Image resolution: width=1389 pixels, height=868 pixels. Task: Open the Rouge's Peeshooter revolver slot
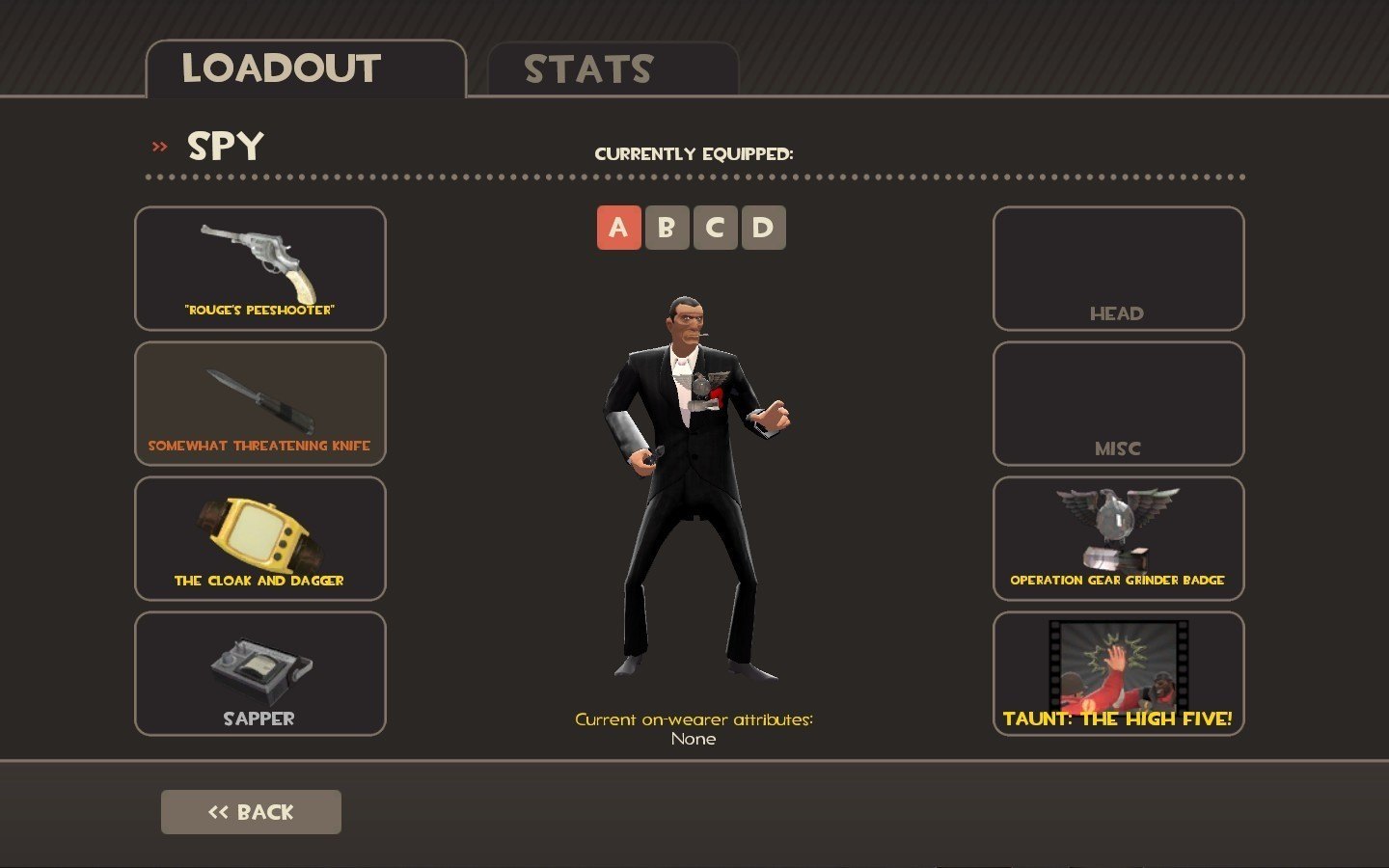pyautogui.click(x=260, y=268)
